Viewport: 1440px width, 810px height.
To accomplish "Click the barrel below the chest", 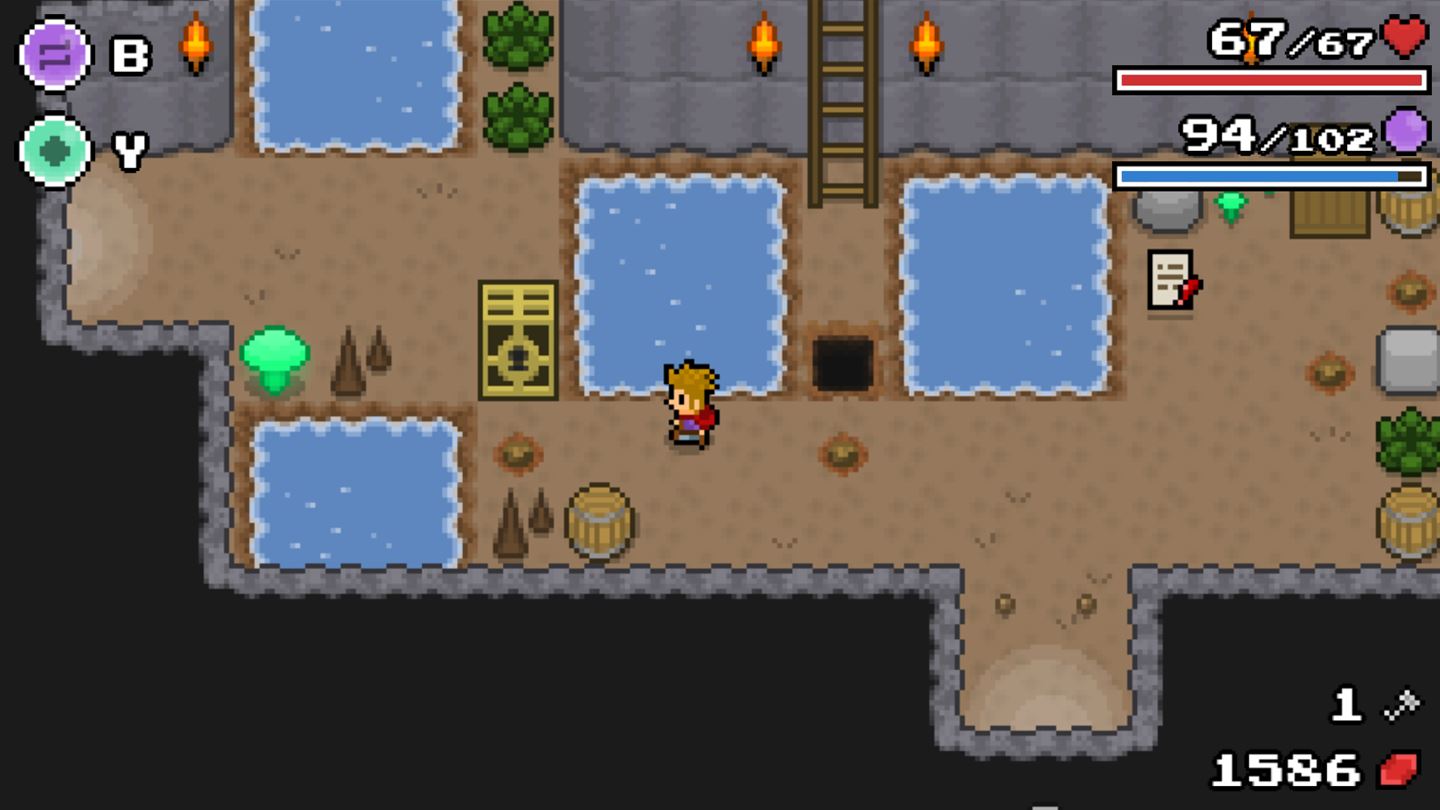I will [598, 520].
